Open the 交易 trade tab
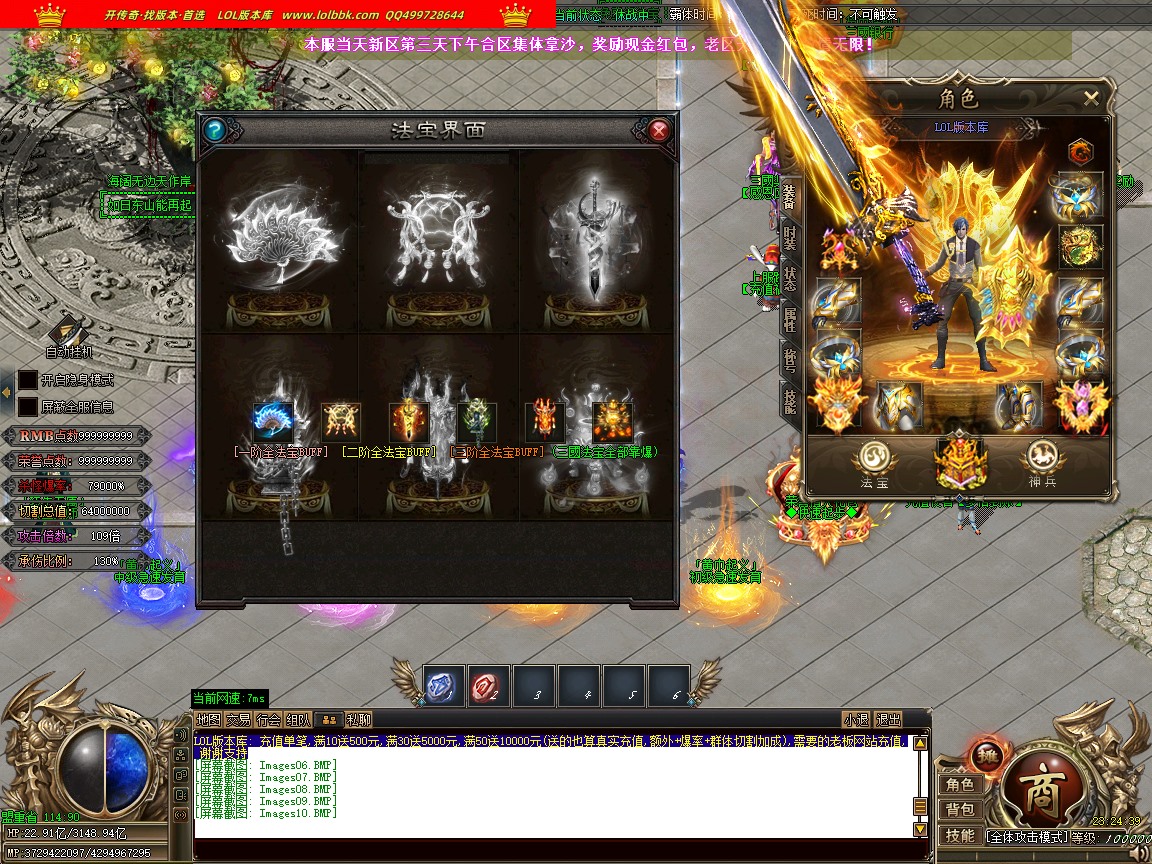 238,719
